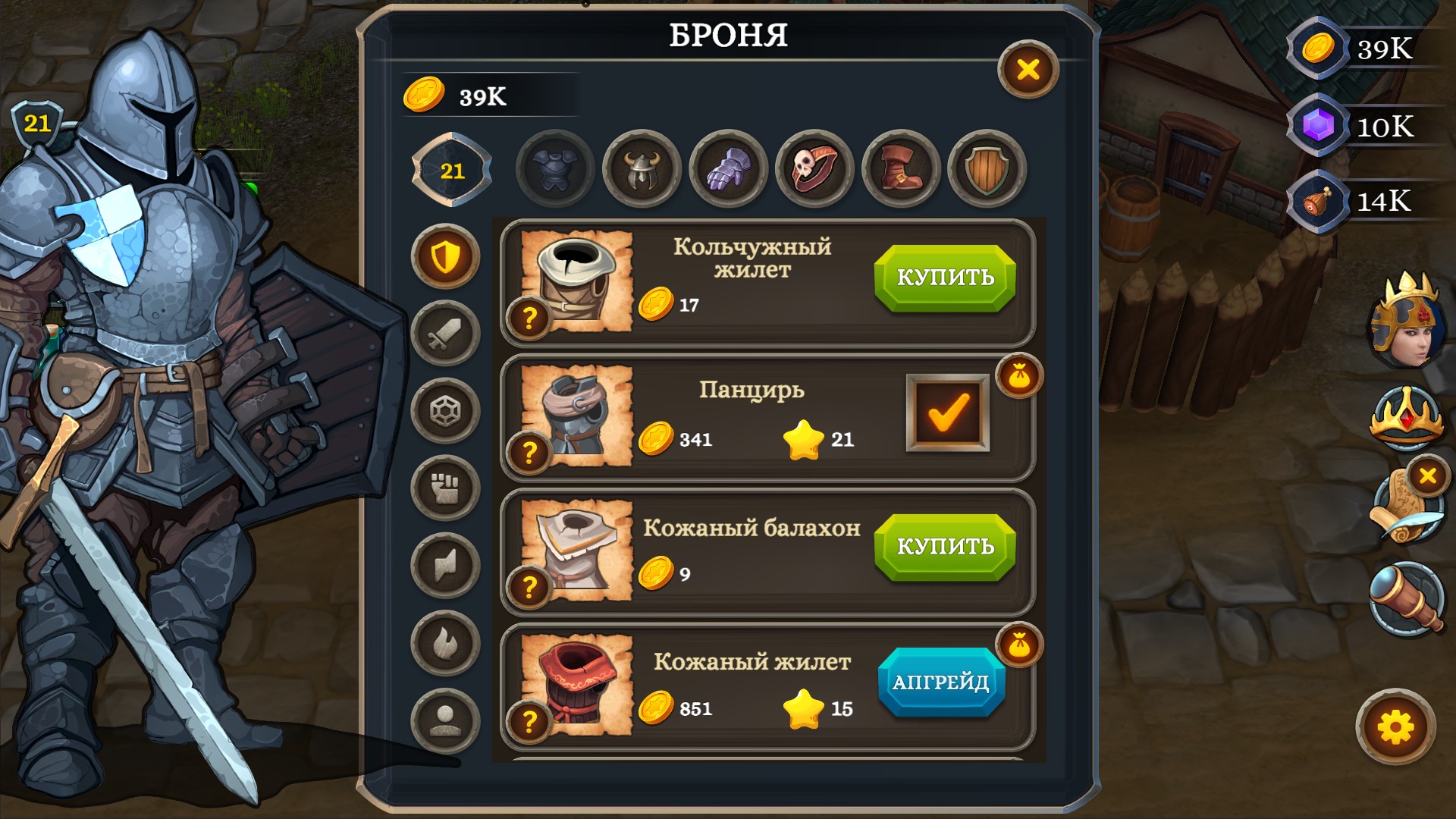The width and height of the screenshot is (1456, 819).
Task: Open the hint question mark on Кольчужный жилет
Action: click(529, 317)
